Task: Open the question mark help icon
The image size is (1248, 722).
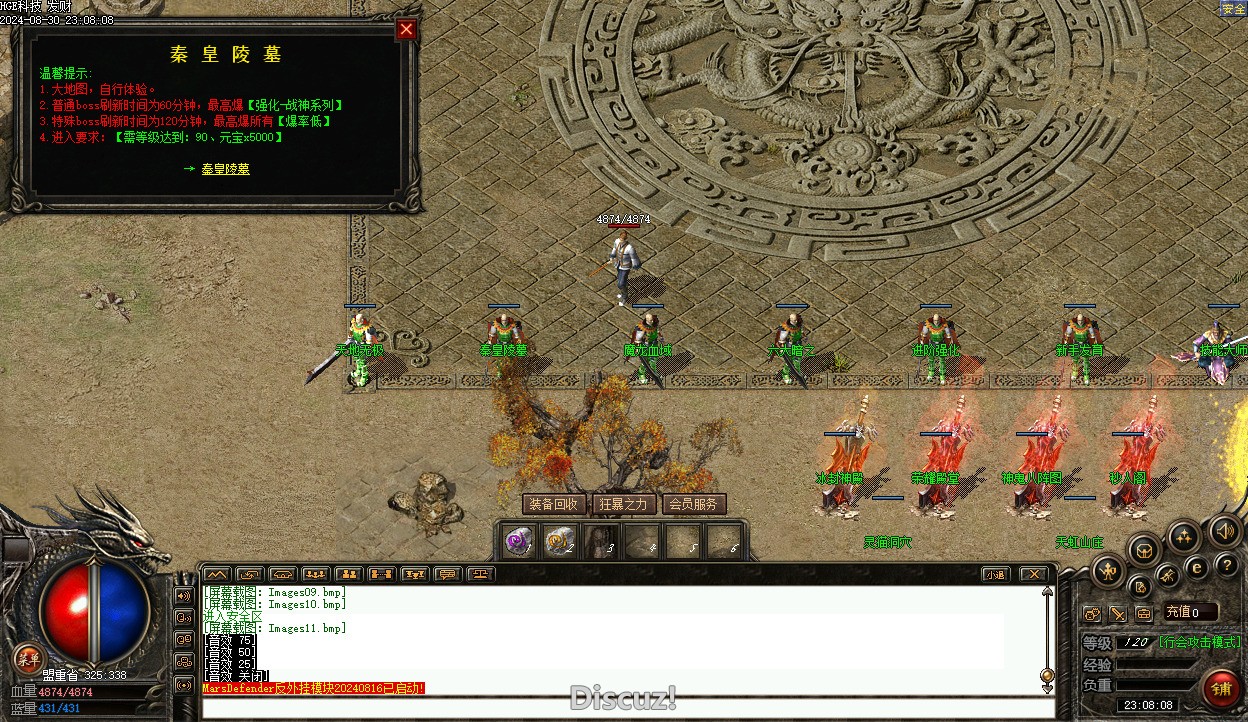Action: pyautogui.click(x=1226, y=566)
